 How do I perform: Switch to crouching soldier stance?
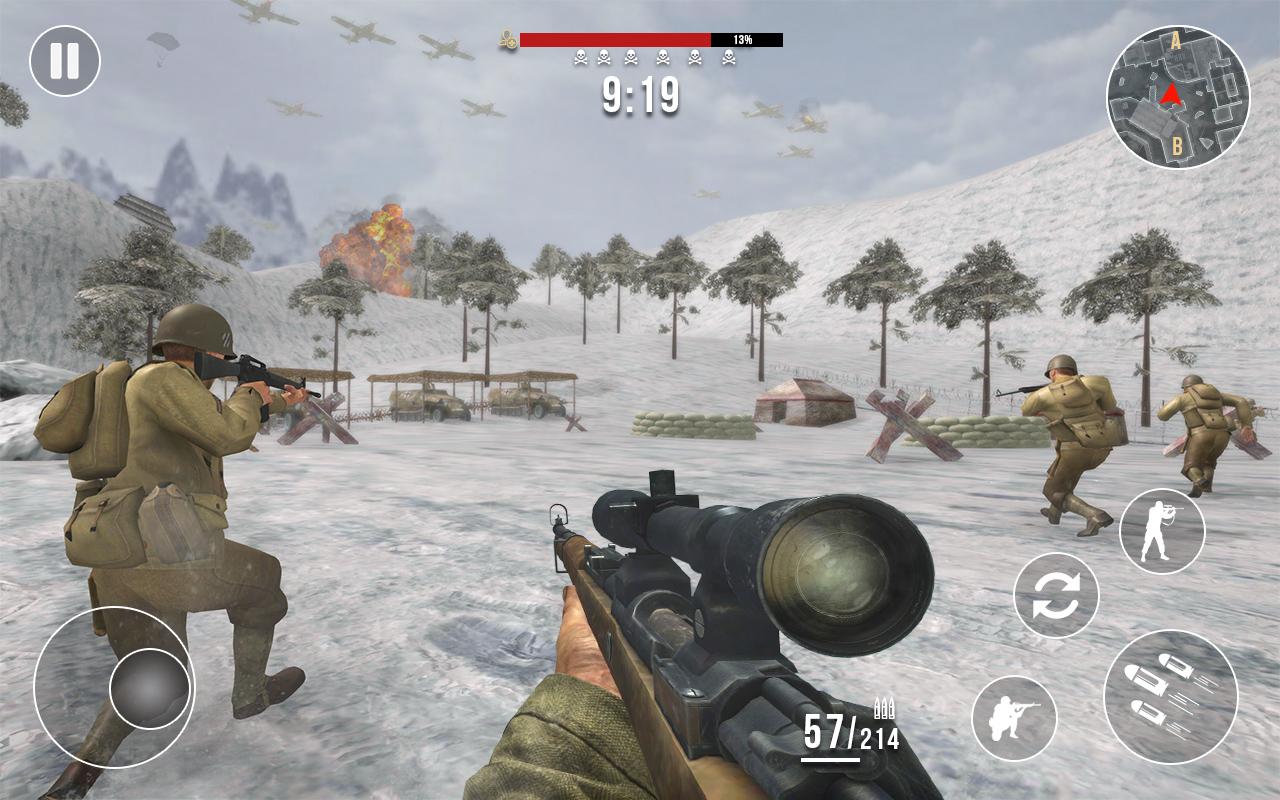[1014, 718]
